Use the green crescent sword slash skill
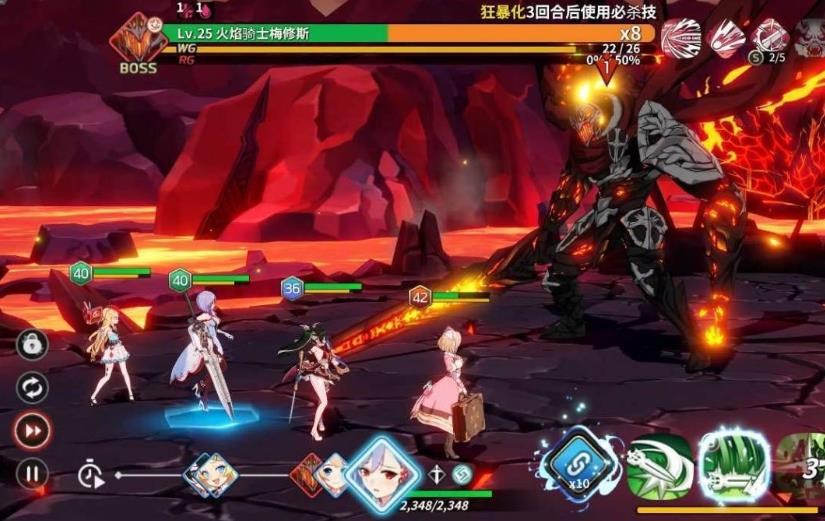This screenshot has height=521, width=825. (x=657, y=466)
